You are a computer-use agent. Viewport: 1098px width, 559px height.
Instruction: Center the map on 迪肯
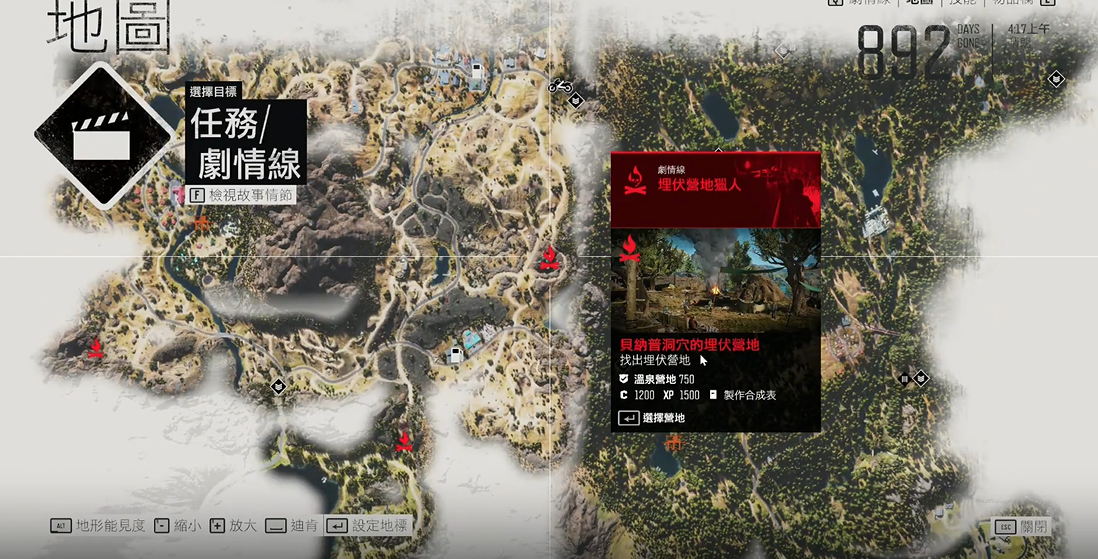tap(292, 526)
